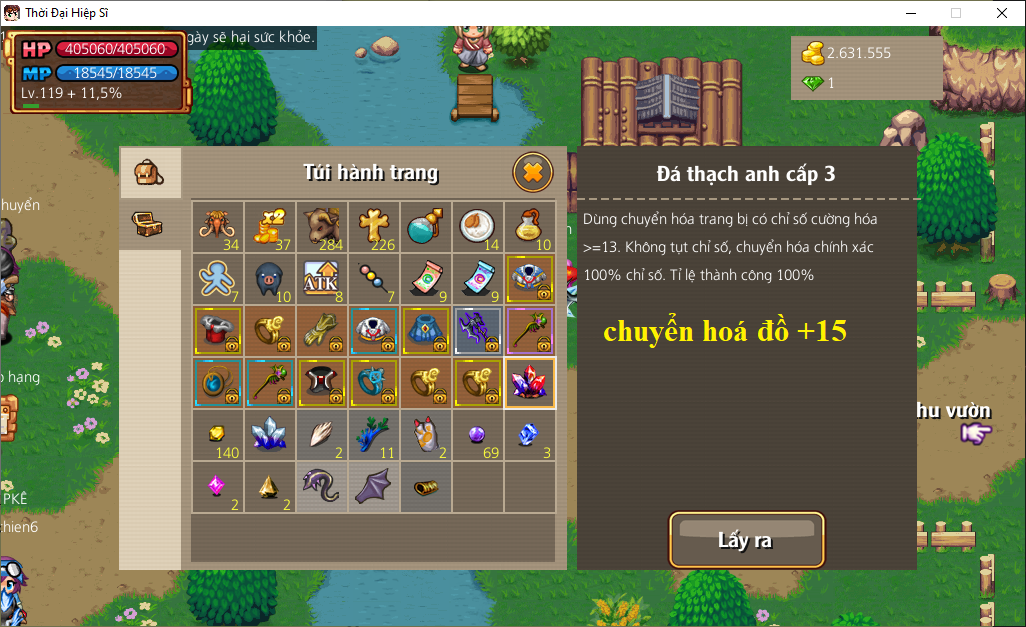Pick the gold nugget stack
1026x627 pixels.
click(x=217, y=435)
